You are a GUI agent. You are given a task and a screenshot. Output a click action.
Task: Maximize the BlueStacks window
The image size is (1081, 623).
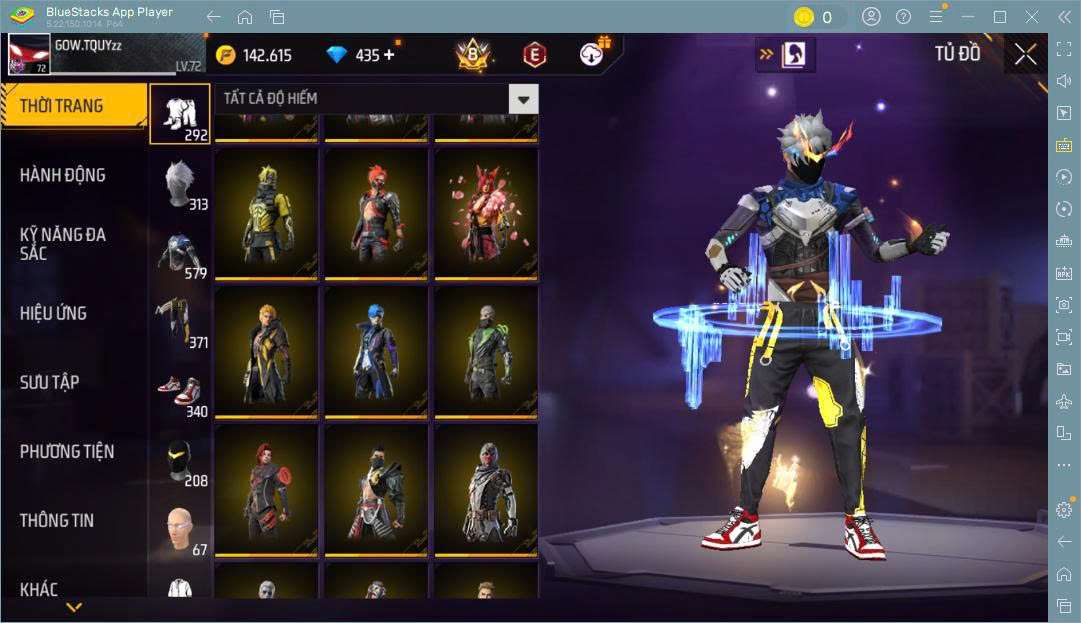[x=999, y=17]
